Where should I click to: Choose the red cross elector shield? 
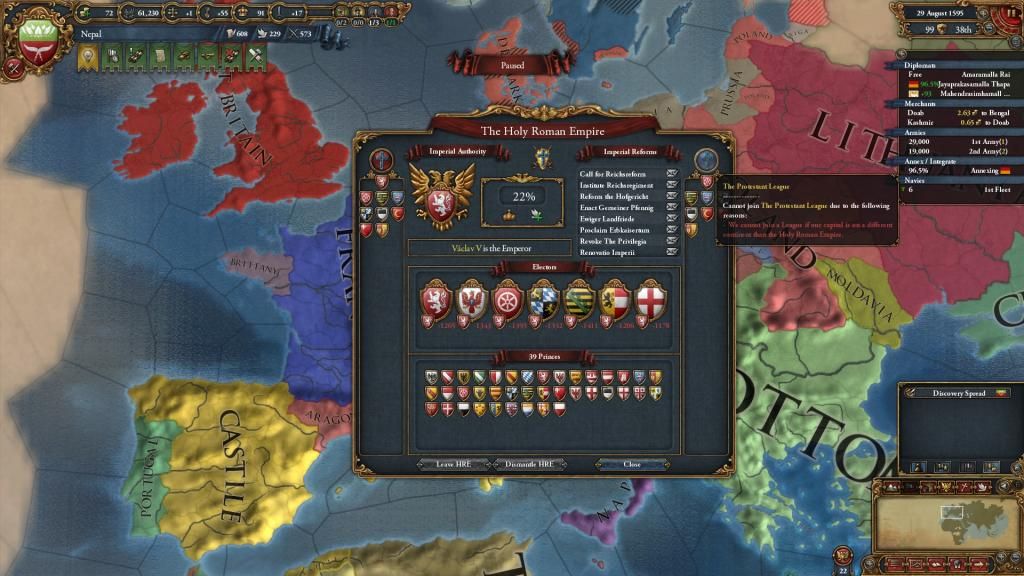click(650, 298)
